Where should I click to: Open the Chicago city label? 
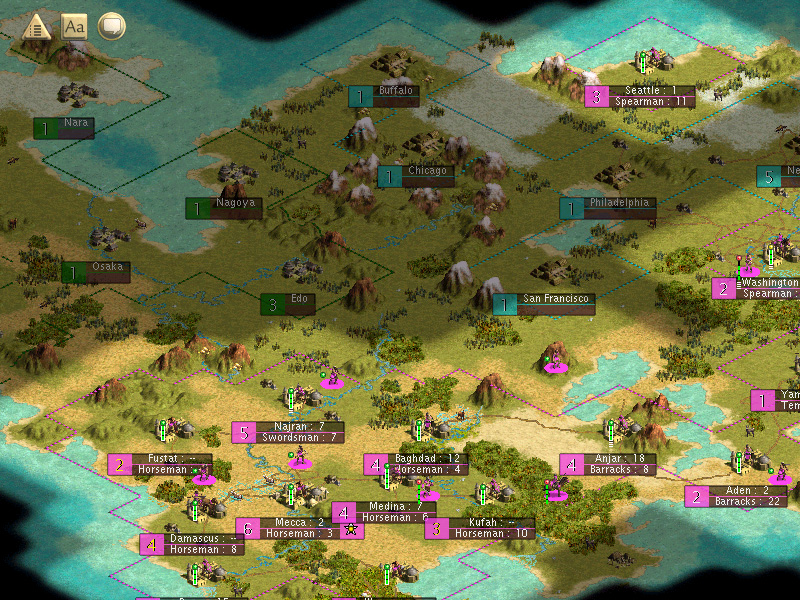pos(426,171)
